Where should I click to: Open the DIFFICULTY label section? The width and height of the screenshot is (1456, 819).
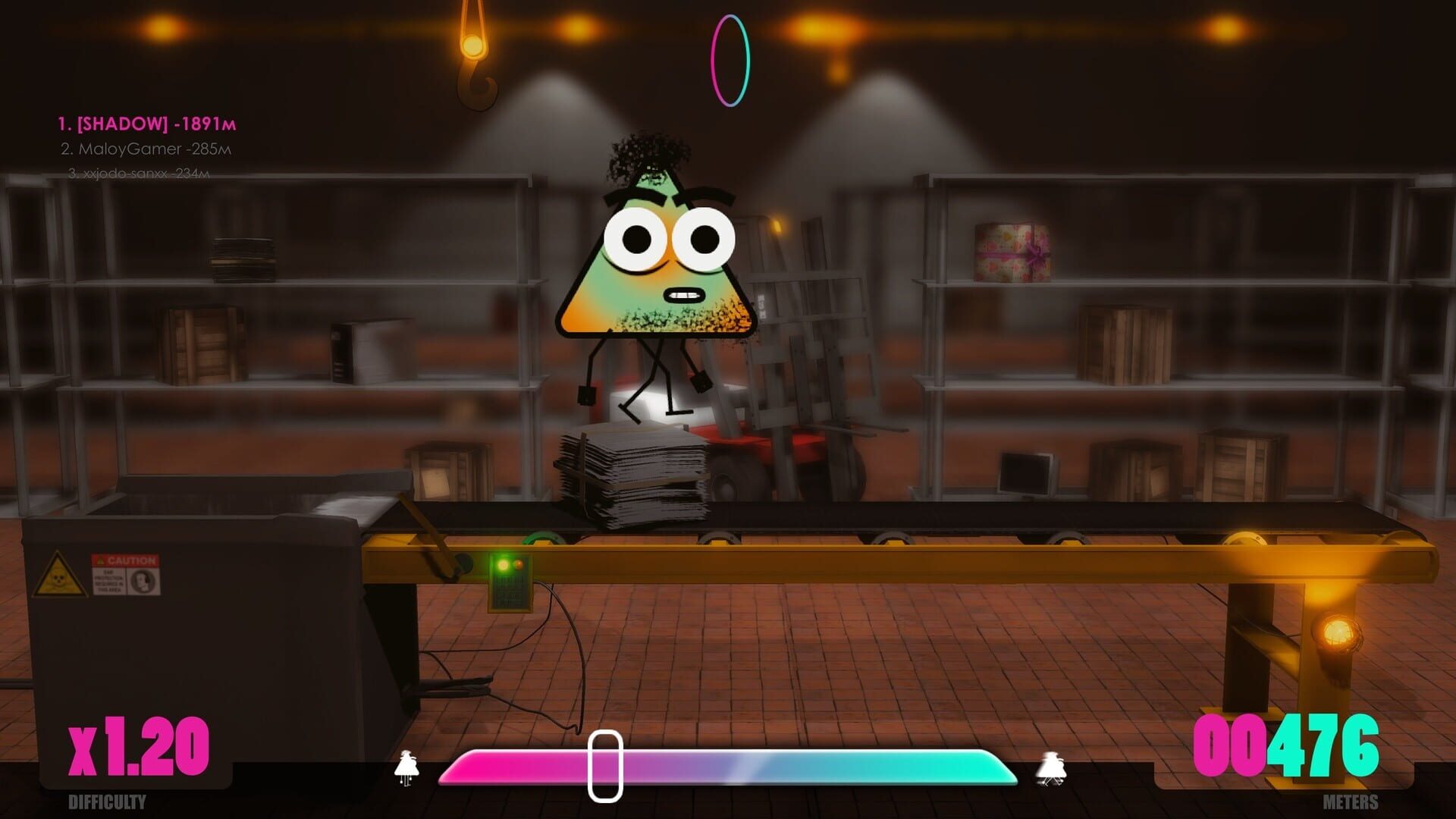[106, 802]
